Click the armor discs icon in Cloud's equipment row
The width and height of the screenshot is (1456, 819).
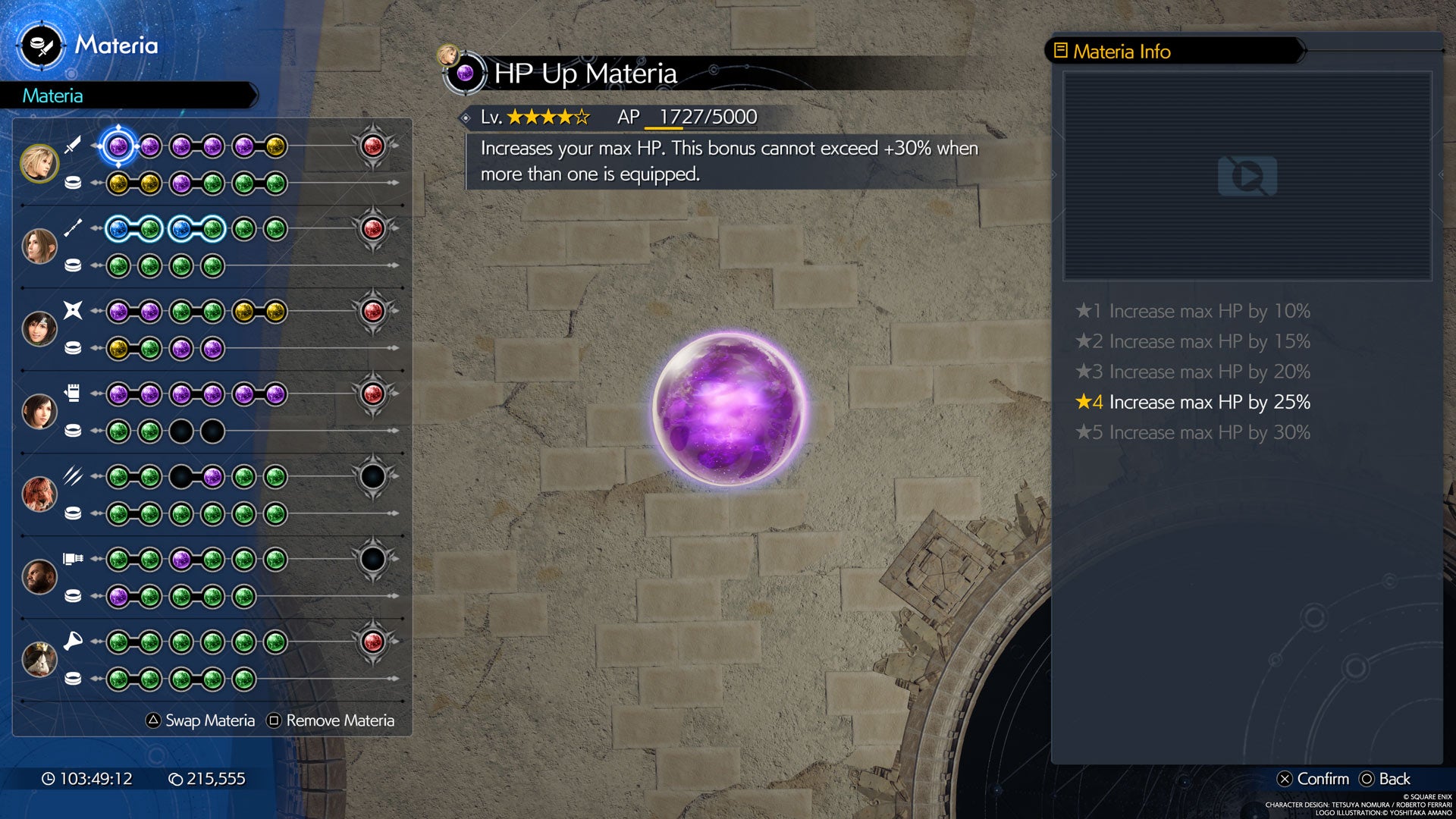[72, 182]
